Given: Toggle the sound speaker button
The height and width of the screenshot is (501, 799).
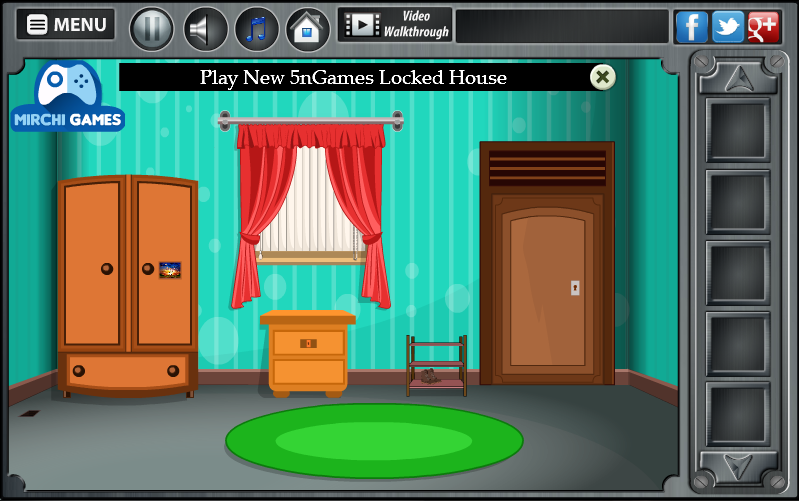Looking at the screenshot, I should point(205,28).
